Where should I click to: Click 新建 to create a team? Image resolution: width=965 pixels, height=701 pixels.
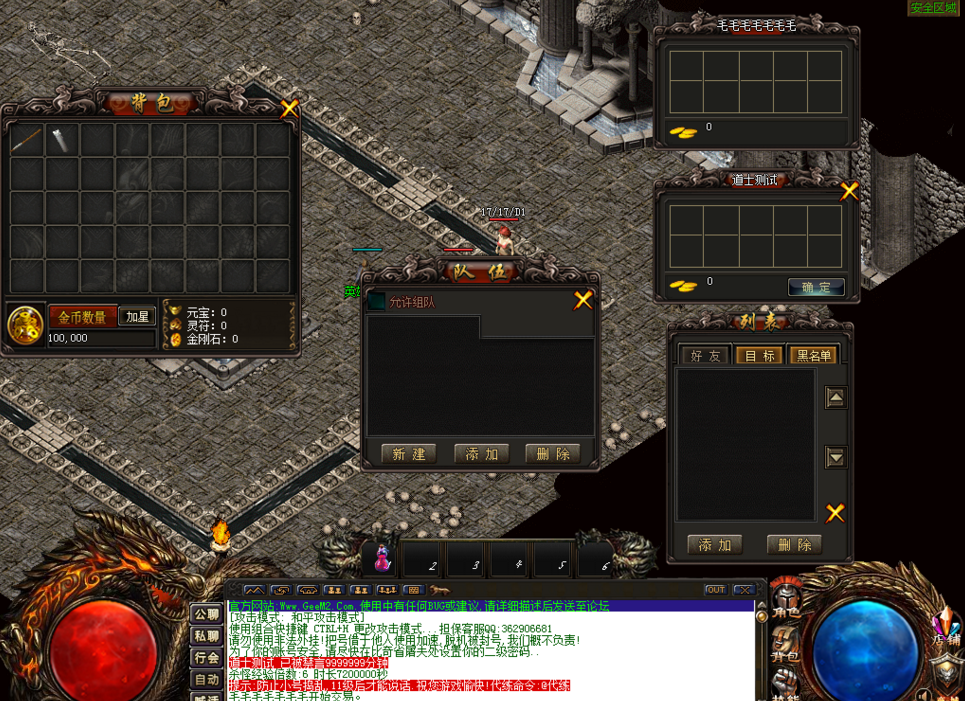tap(408, 454)
